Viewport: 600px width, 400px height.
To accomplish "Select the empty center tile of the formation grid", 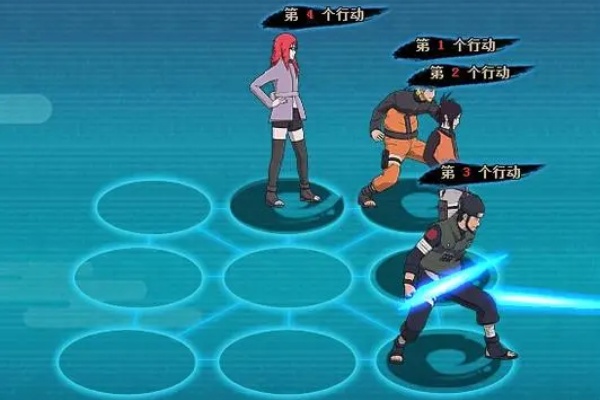I will point(286,277).
